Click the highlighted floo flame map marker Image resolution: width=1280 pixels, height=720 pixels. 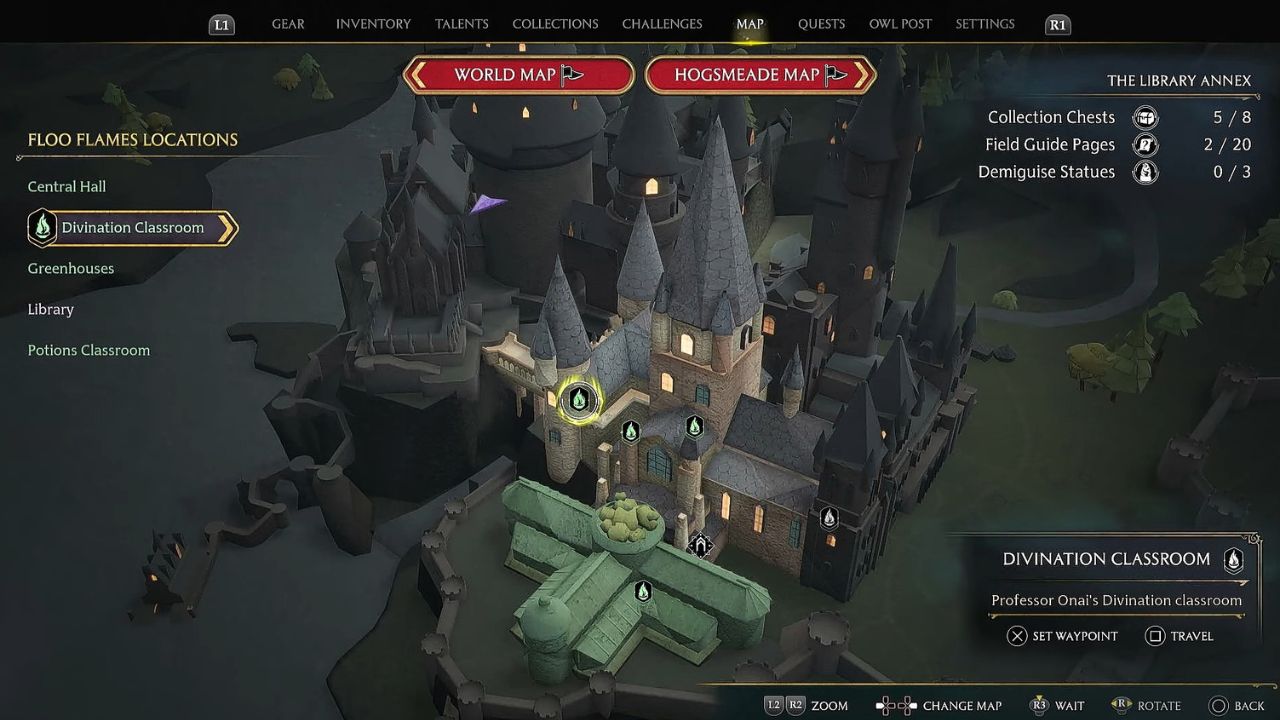click(x=578, y=400)
